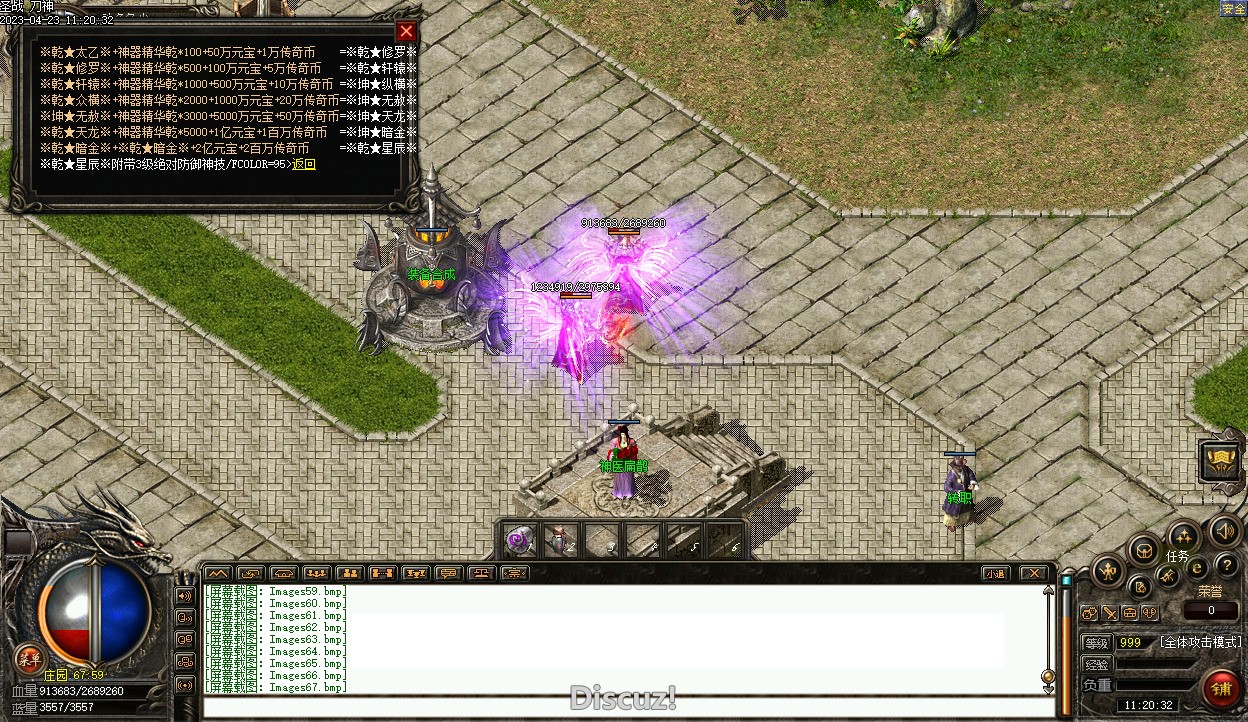Select the speech bubble chat channel tab
1248x722 pixels.
448,573
